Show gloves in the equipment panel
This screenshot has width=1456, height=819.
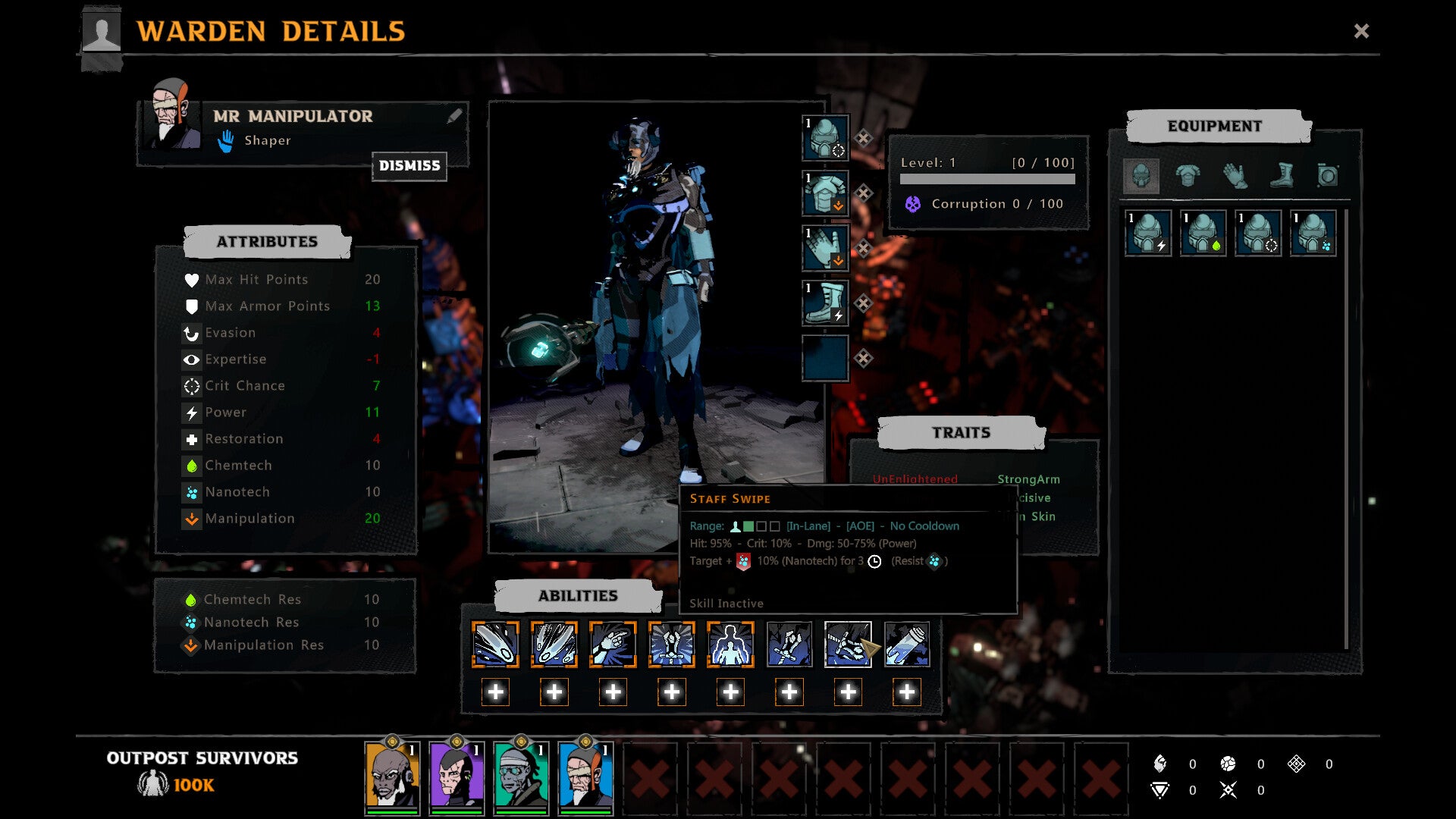pyautogui.click(x=1235, y=176)
